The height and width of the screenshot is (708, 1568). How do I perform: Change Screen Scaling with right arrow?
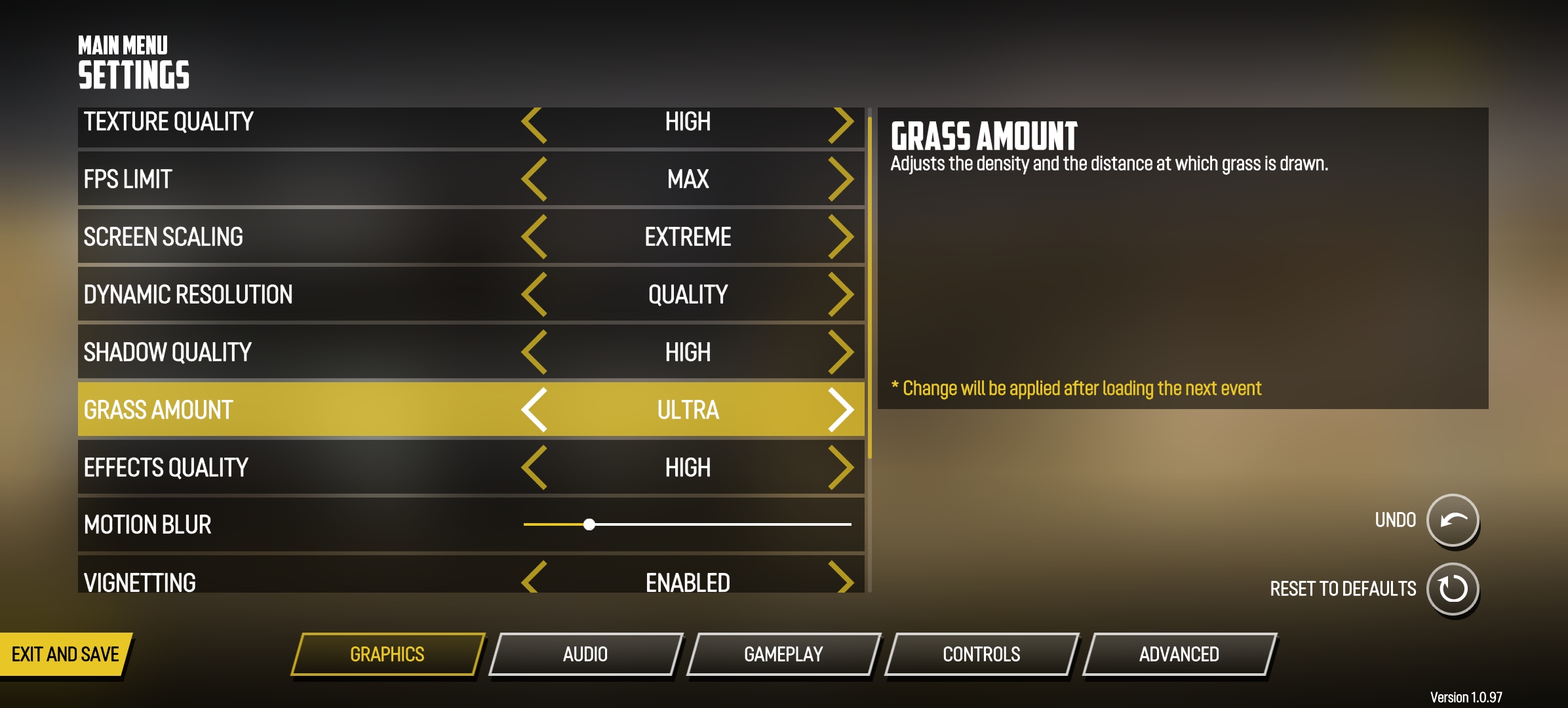point(841,237)
